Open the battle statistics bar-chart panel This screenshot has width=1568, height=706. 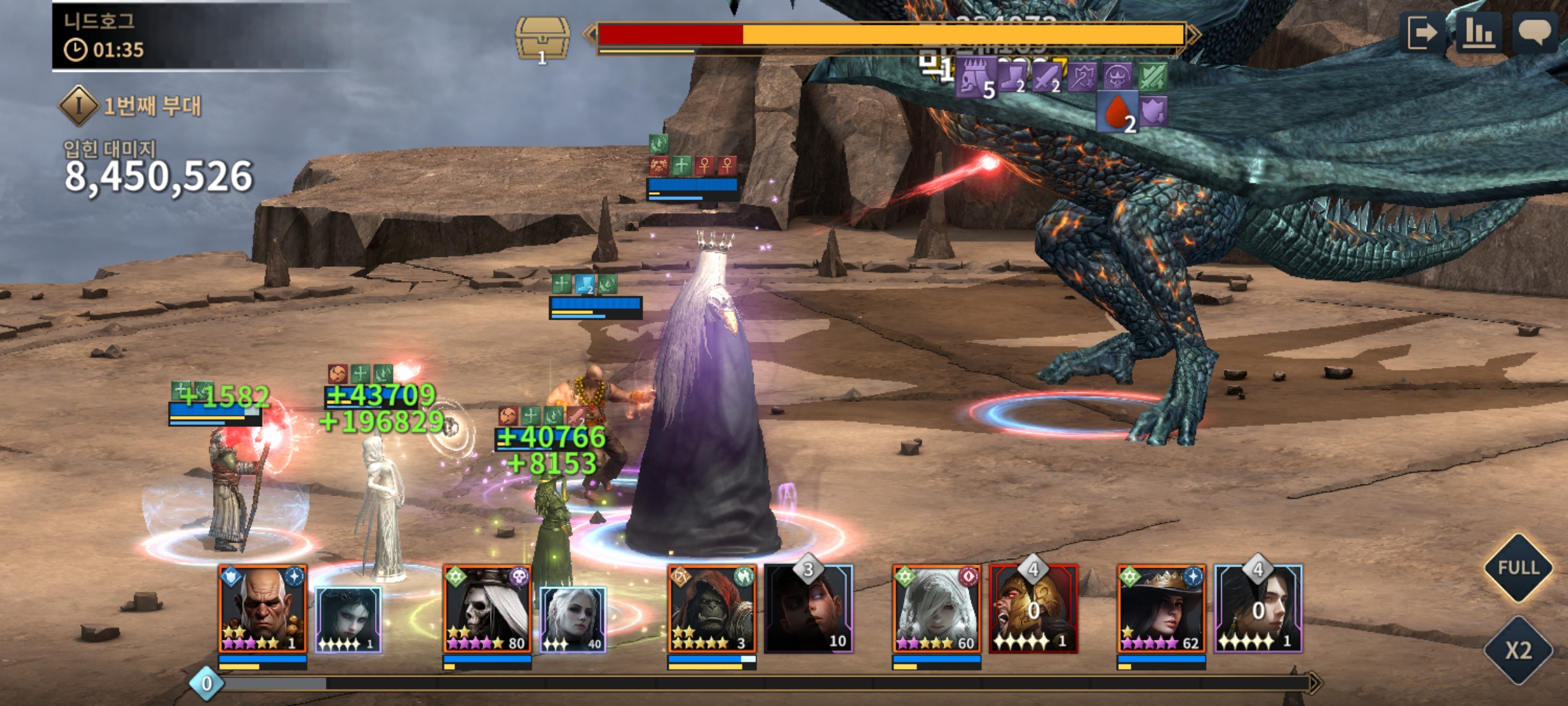(1478, 33)
